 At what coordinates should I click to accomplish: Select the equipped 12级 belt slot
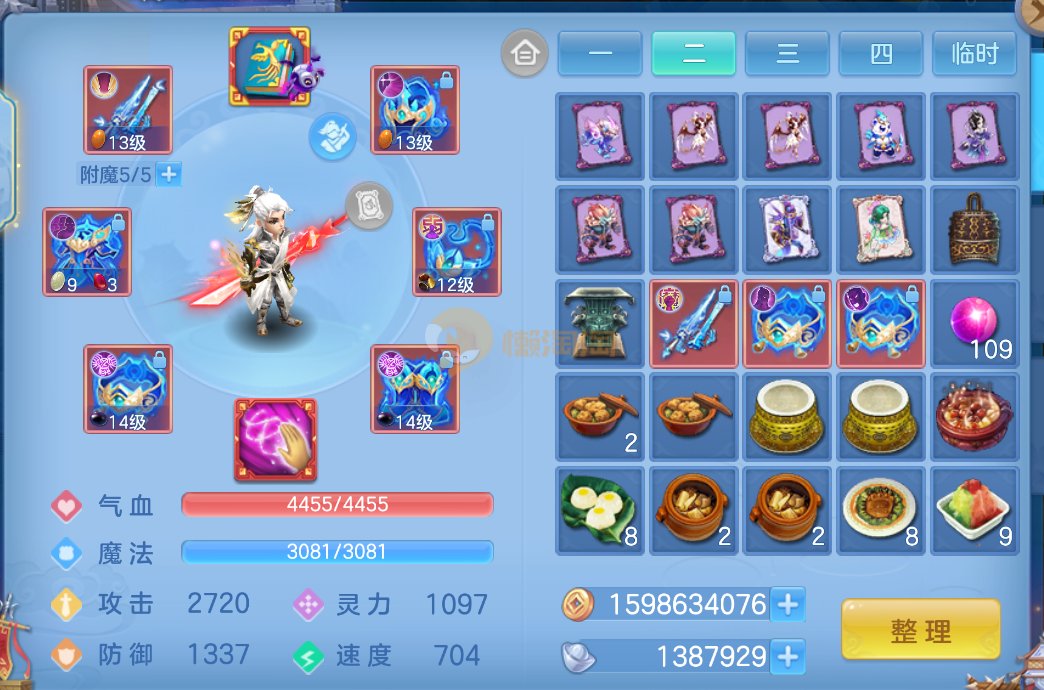(x=456, y=252)
